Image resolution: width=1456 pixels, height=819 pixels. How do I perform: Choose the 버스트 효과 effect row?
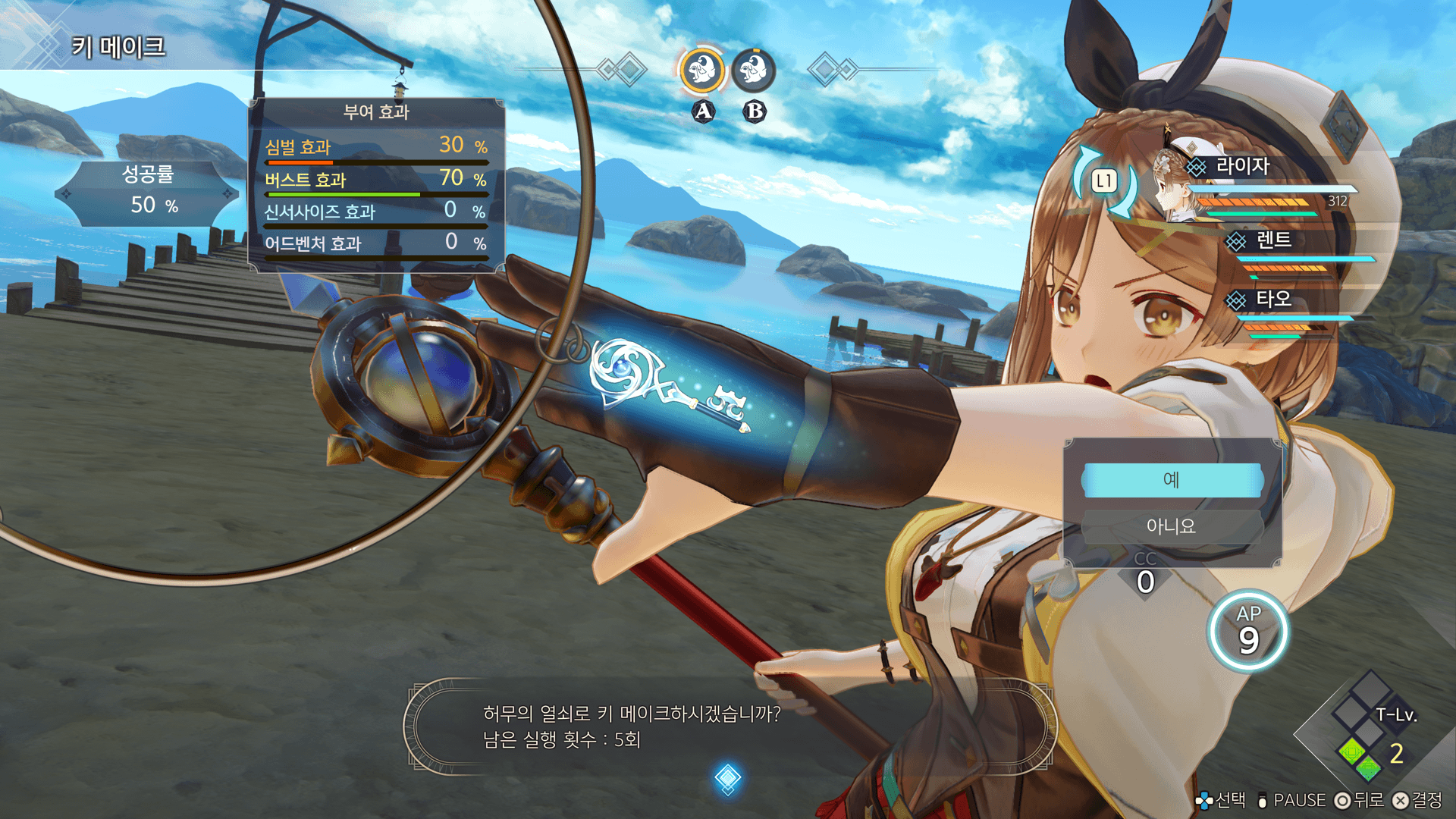click(x=376, y=180)
